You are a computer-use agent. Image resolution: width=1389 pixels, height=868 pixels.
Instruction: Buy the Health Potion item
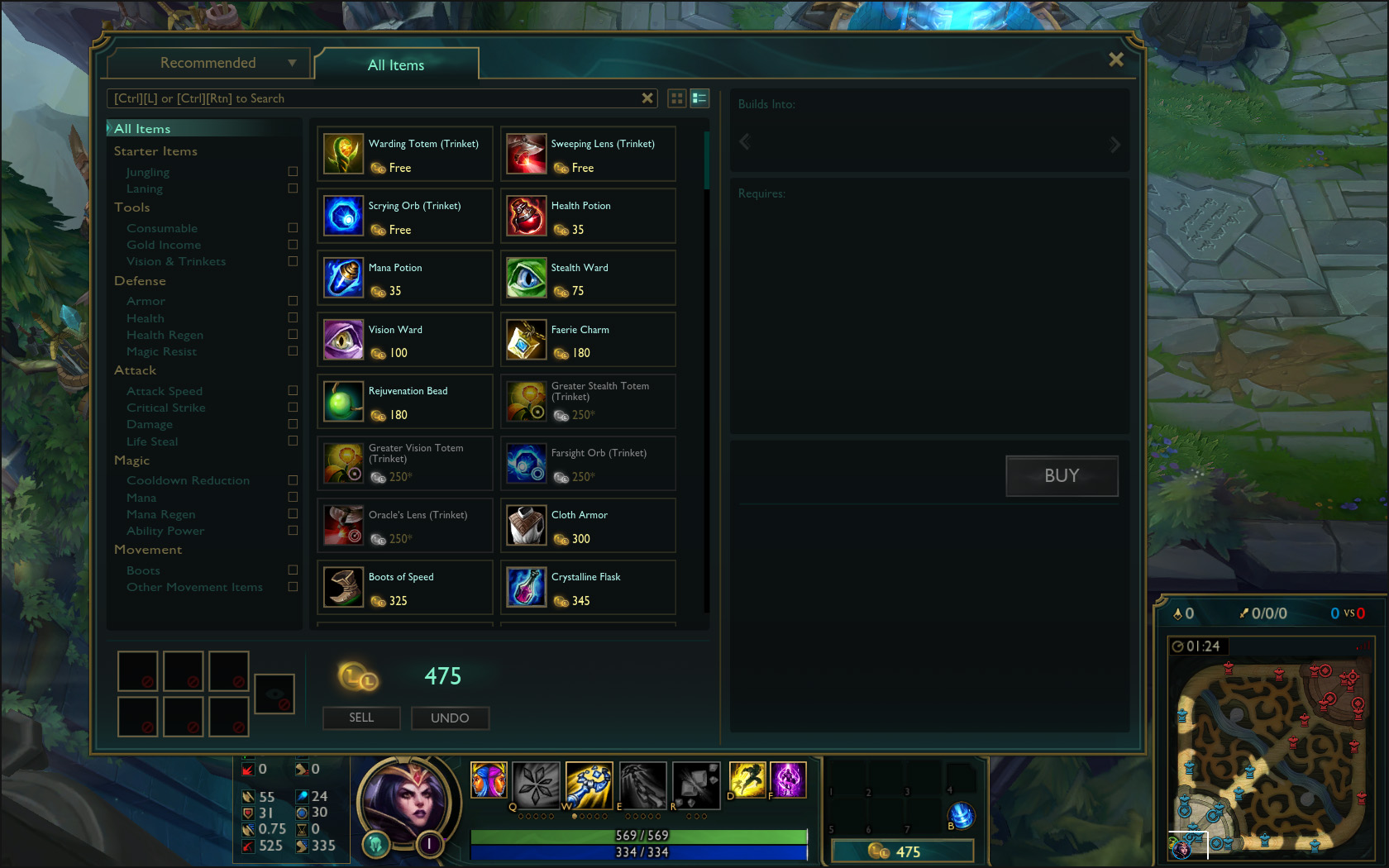tap(587, 216)
